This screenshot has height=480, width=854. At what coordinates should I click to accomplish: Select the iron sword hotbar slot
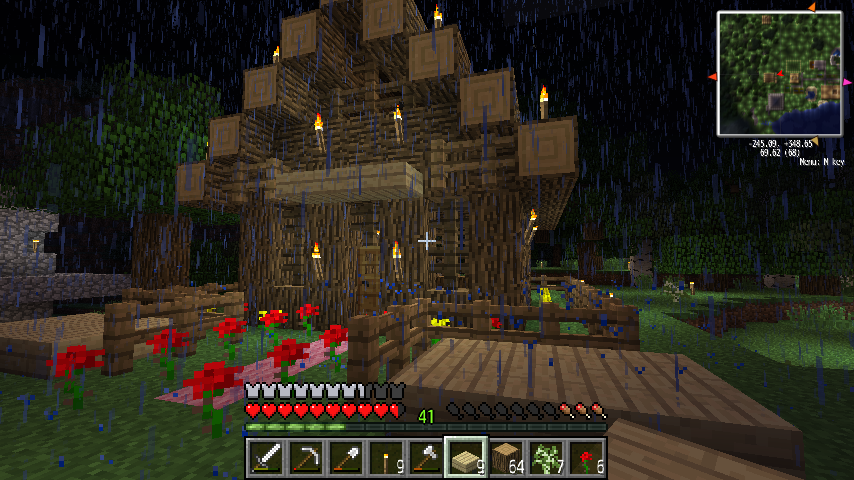(265, 458)
